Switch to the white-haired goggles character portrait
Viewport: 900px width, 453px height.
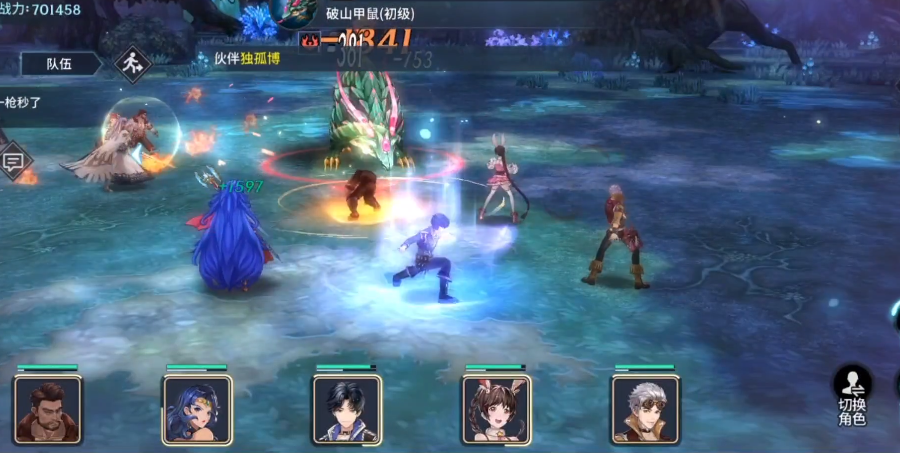(x=645, y=409)
